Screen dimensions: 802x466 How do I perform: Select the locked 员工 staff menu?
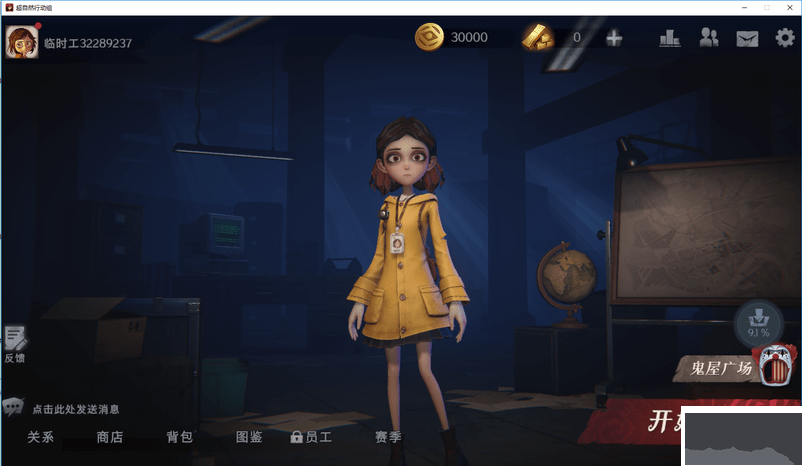312,437
